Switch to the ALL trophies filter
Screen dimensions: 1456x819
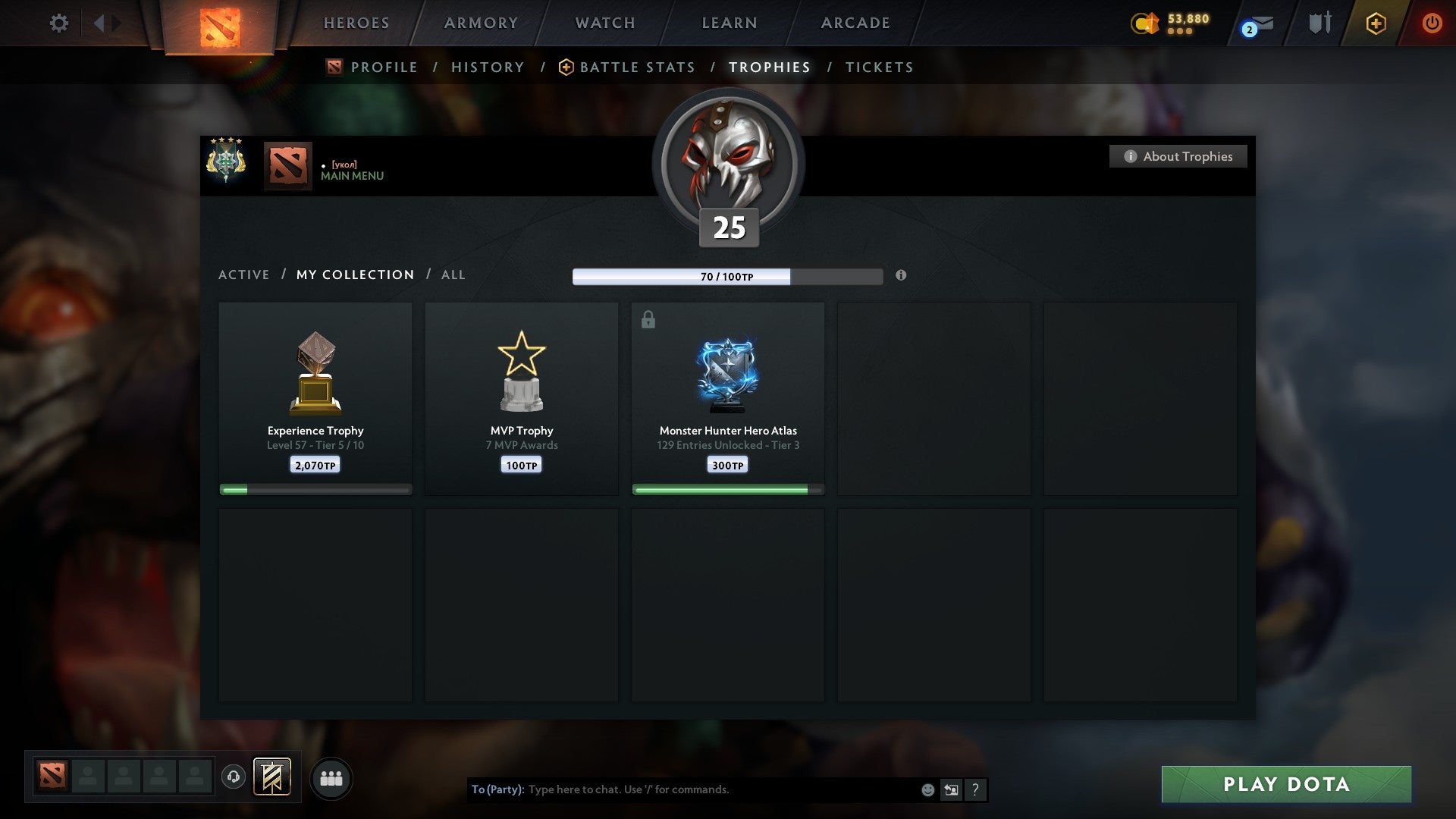(x=453, y=275)
